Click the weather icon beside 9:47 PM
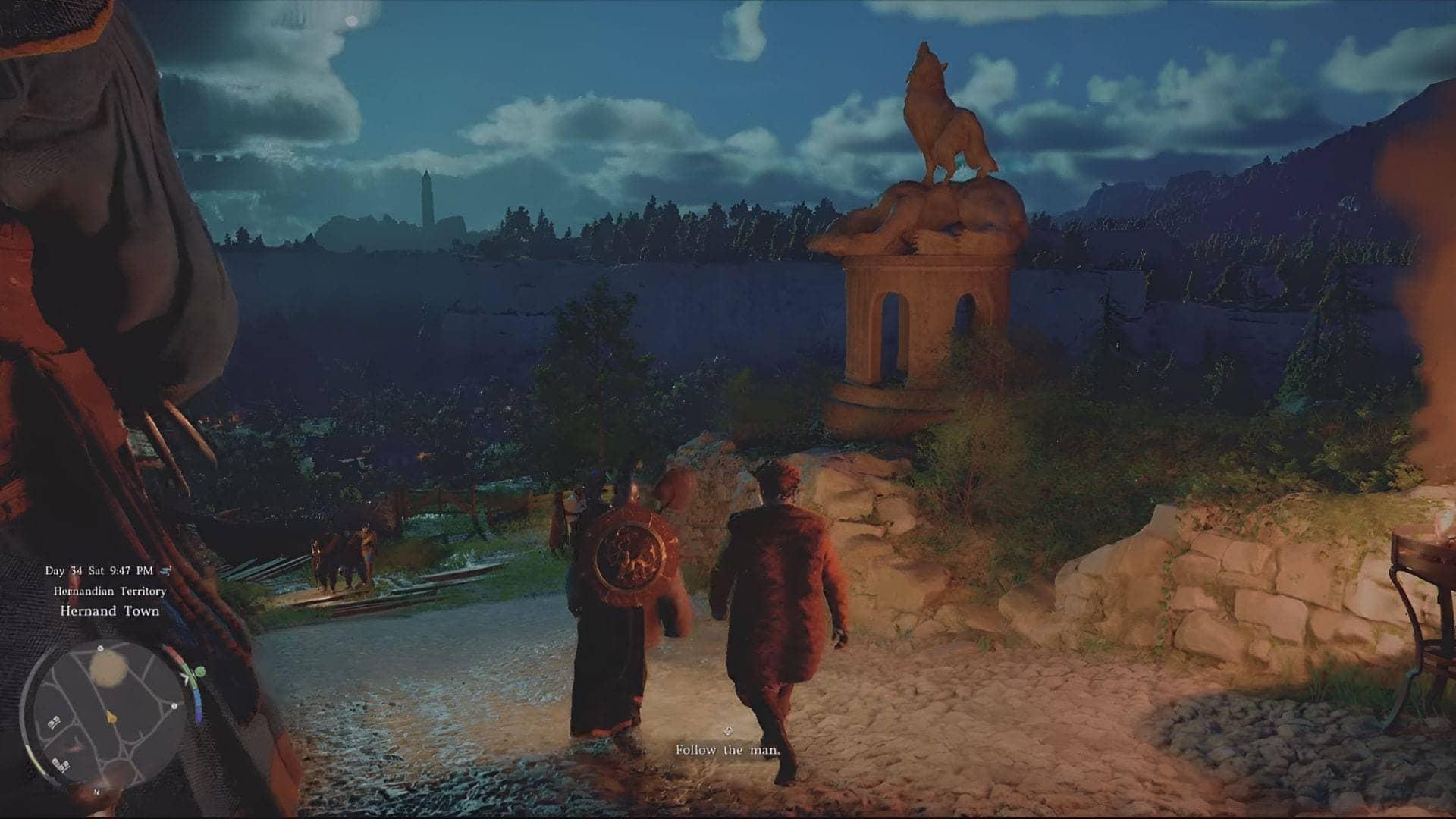 (x=165, y=571)
